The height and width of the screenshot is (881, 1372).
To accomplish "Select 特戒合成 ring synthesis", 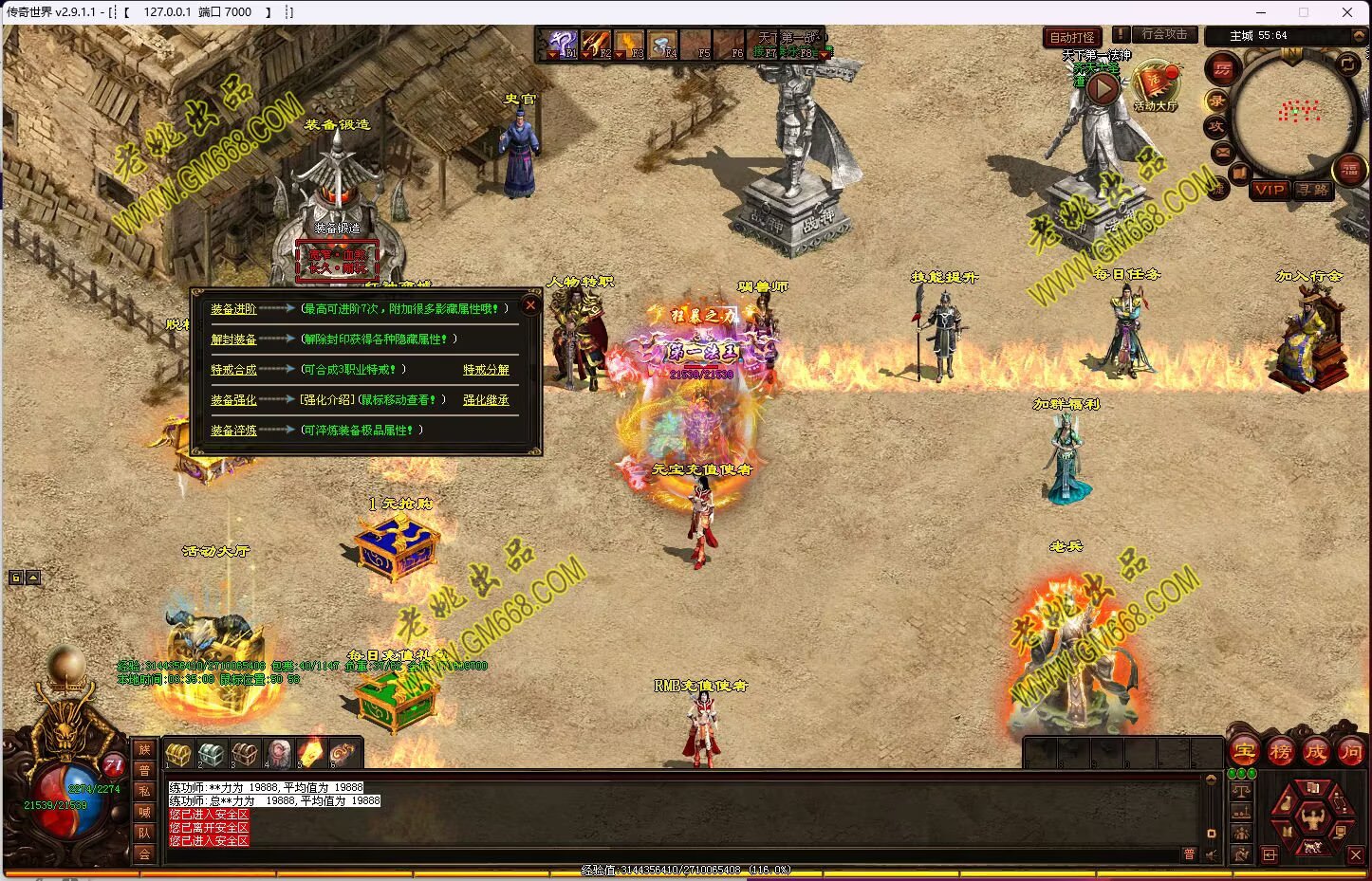I will [233, 370].
